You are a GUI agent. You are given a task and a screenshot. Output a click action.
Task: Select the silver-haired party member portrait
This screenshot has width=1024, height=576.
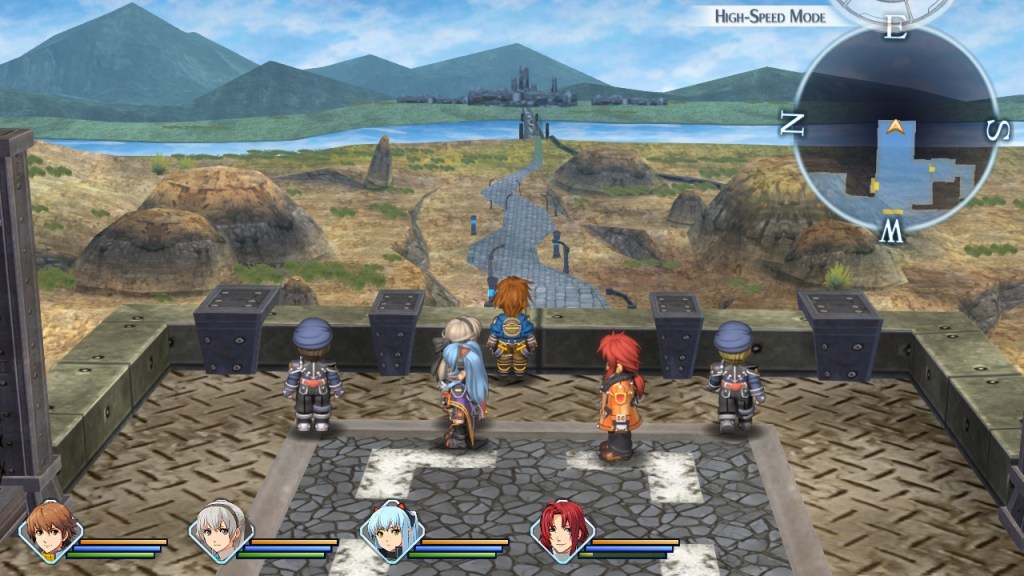(x=221, y=531)
